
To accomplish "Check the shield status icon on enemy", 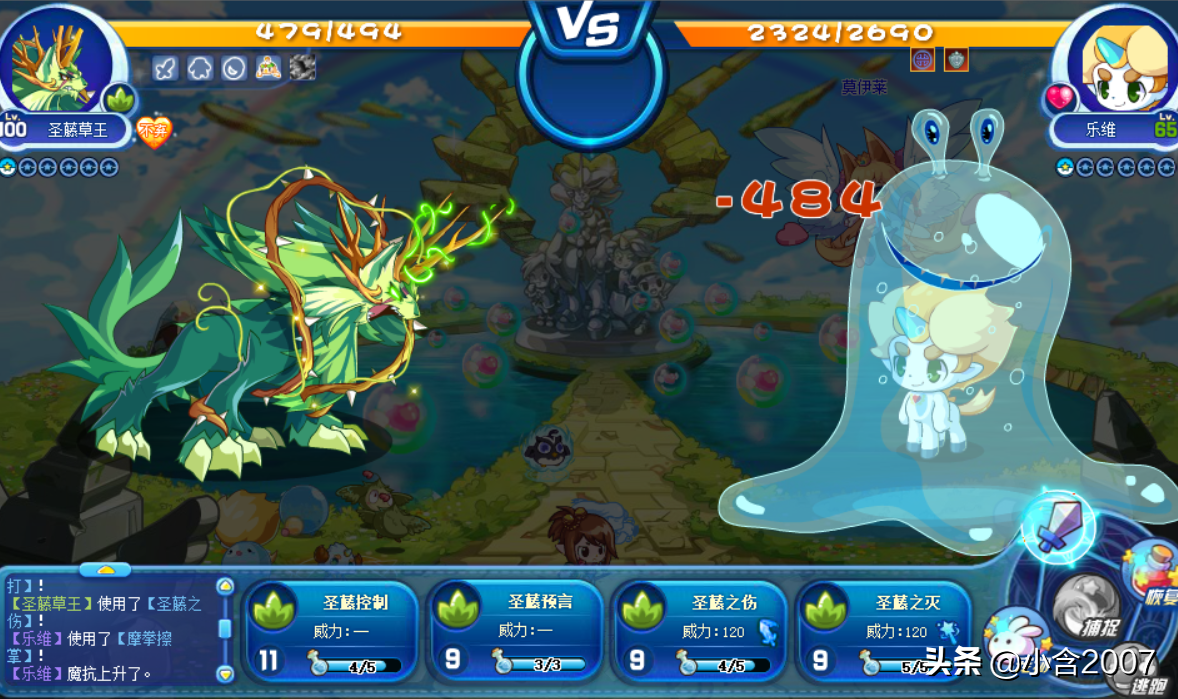I will [956, 59].
